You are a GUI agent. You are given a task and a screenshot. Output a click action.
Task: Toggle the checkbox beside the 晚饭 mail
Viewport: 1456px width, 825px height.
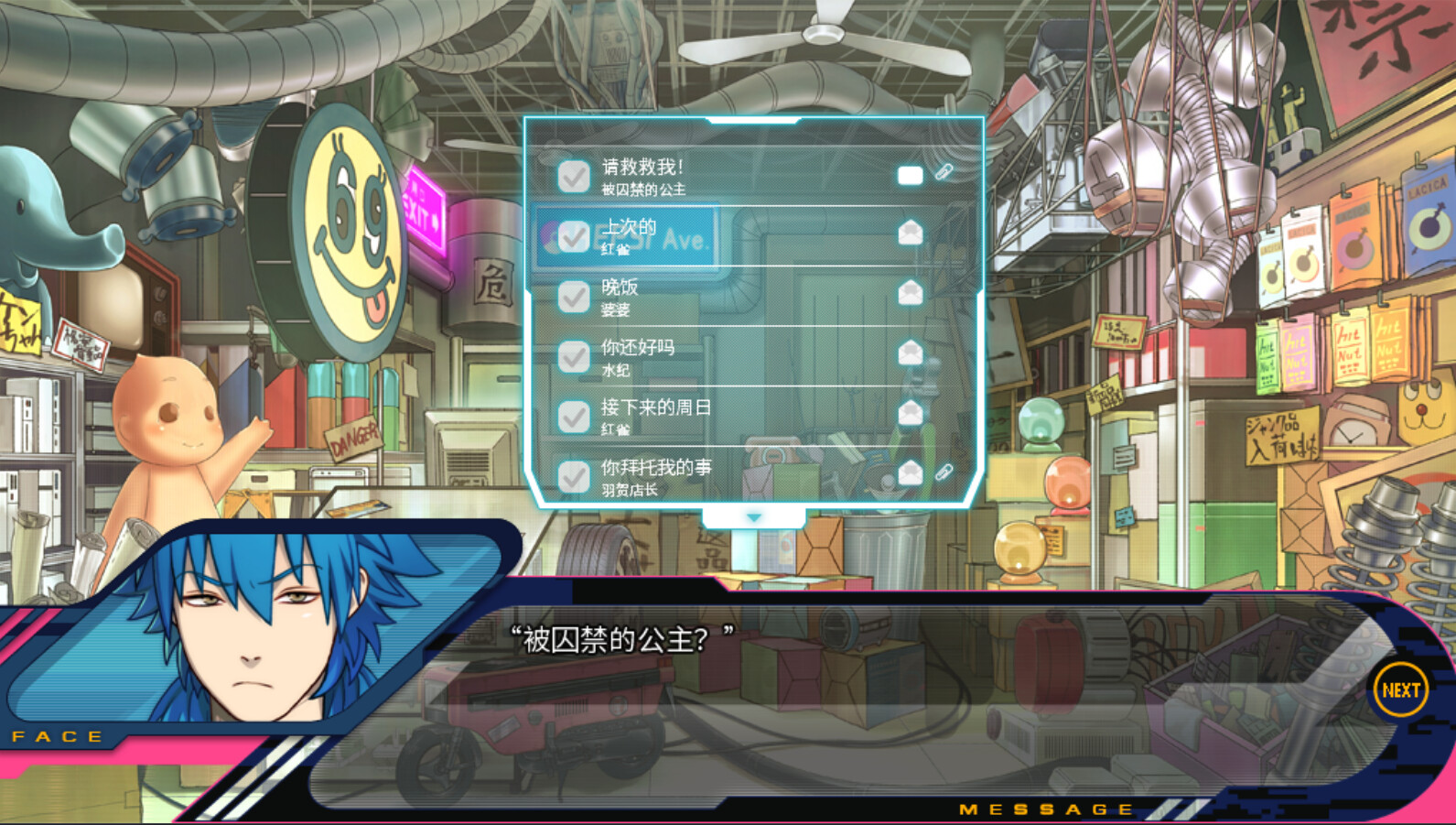point(573,295)
